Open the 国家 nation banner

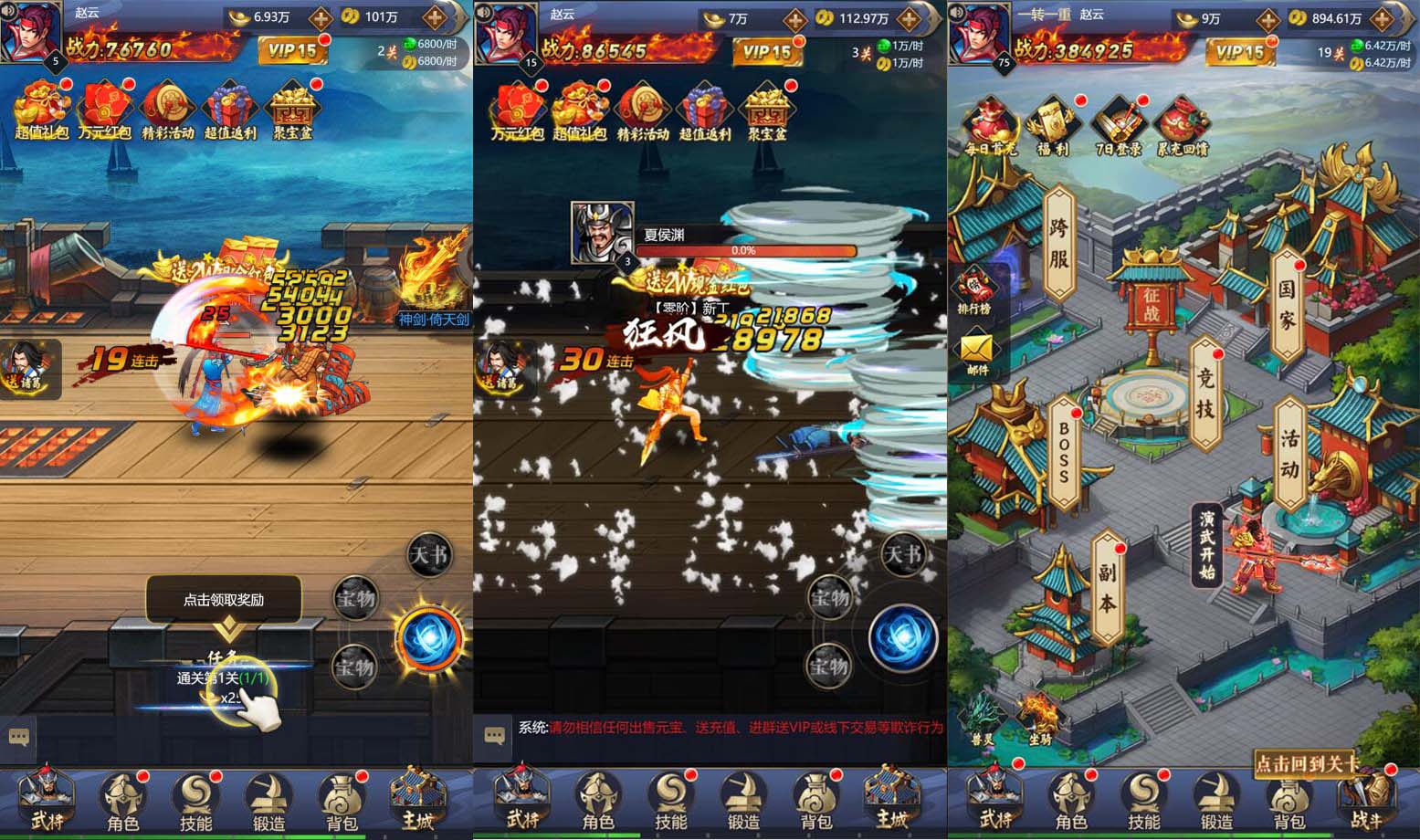pyautogui.click(x=1286, y=306)
